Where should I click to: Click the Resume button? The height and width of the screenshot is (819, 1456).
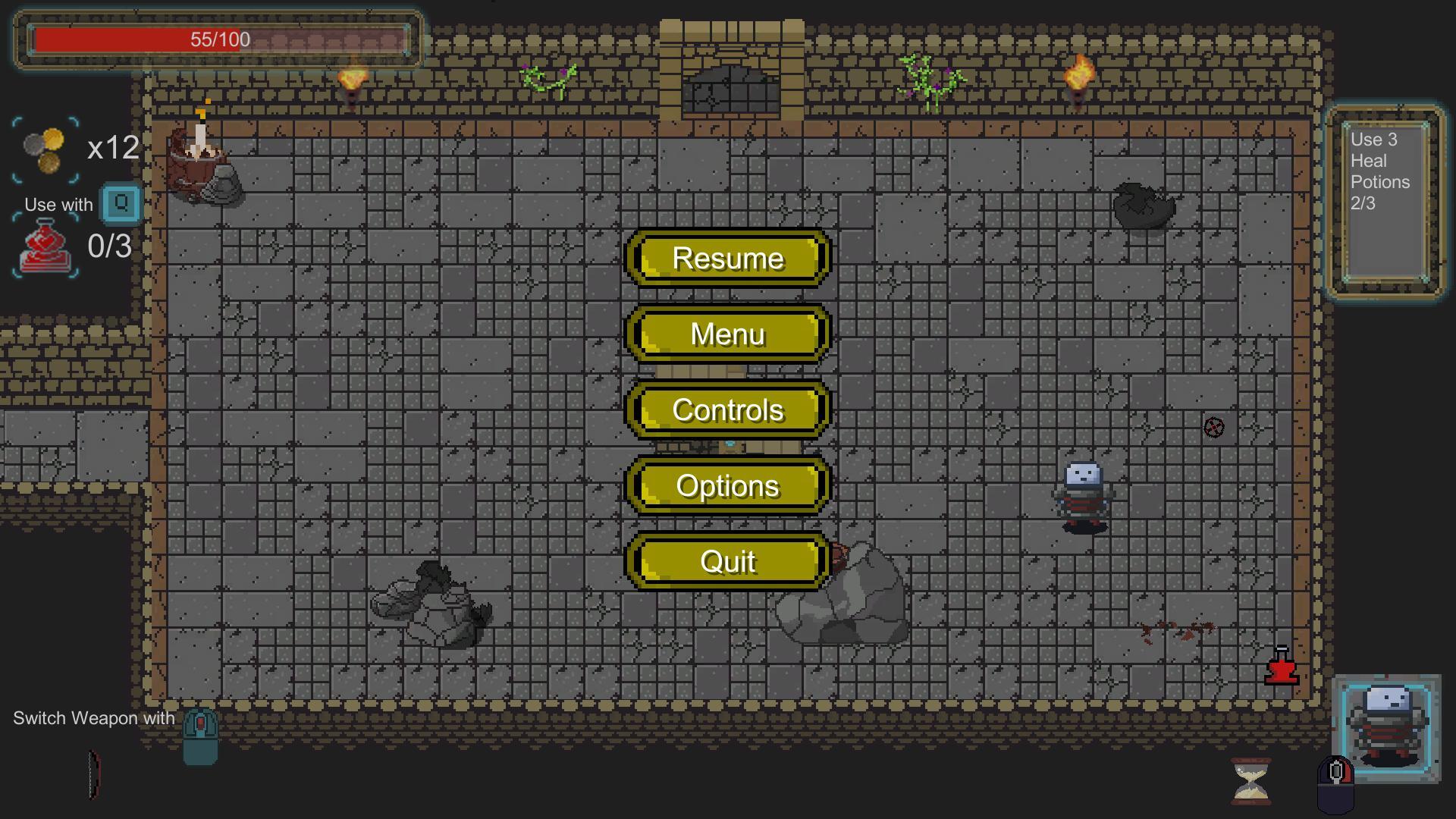pyautogui.click(x=727, y=259)
